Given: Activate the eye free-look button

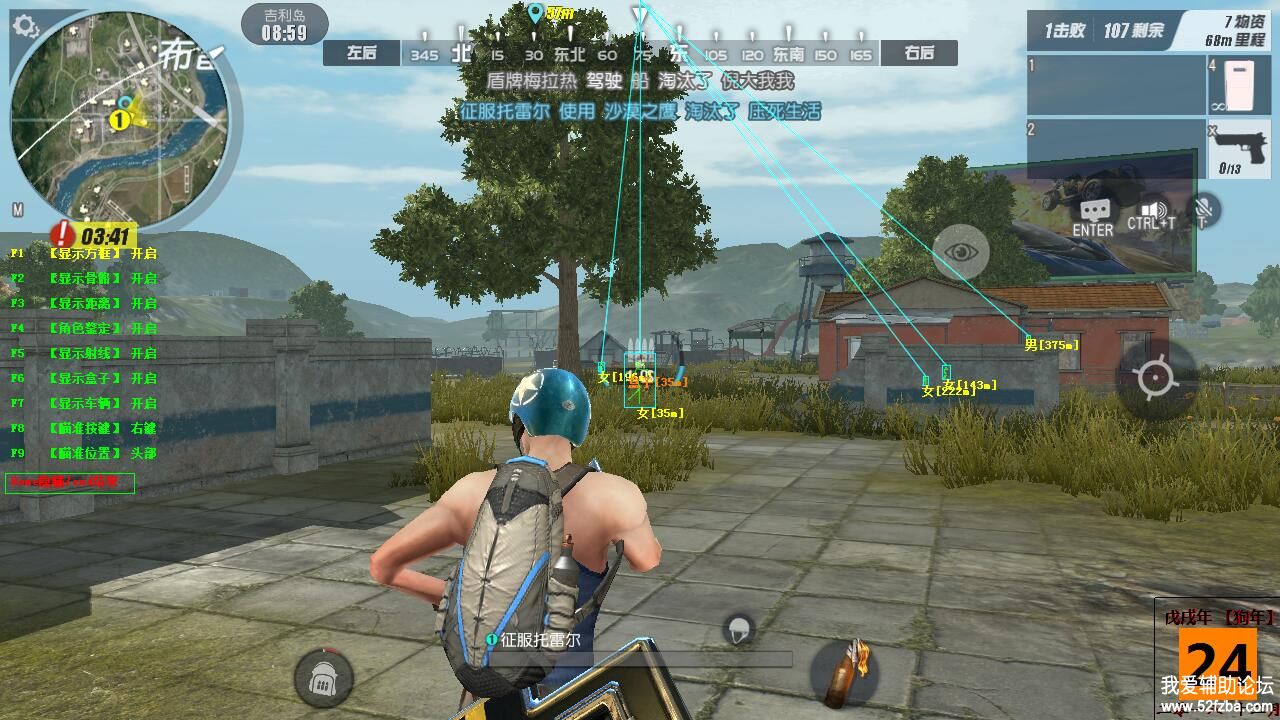Looking at the screenshot, I should pyautogui.click(x=961, y=251).
